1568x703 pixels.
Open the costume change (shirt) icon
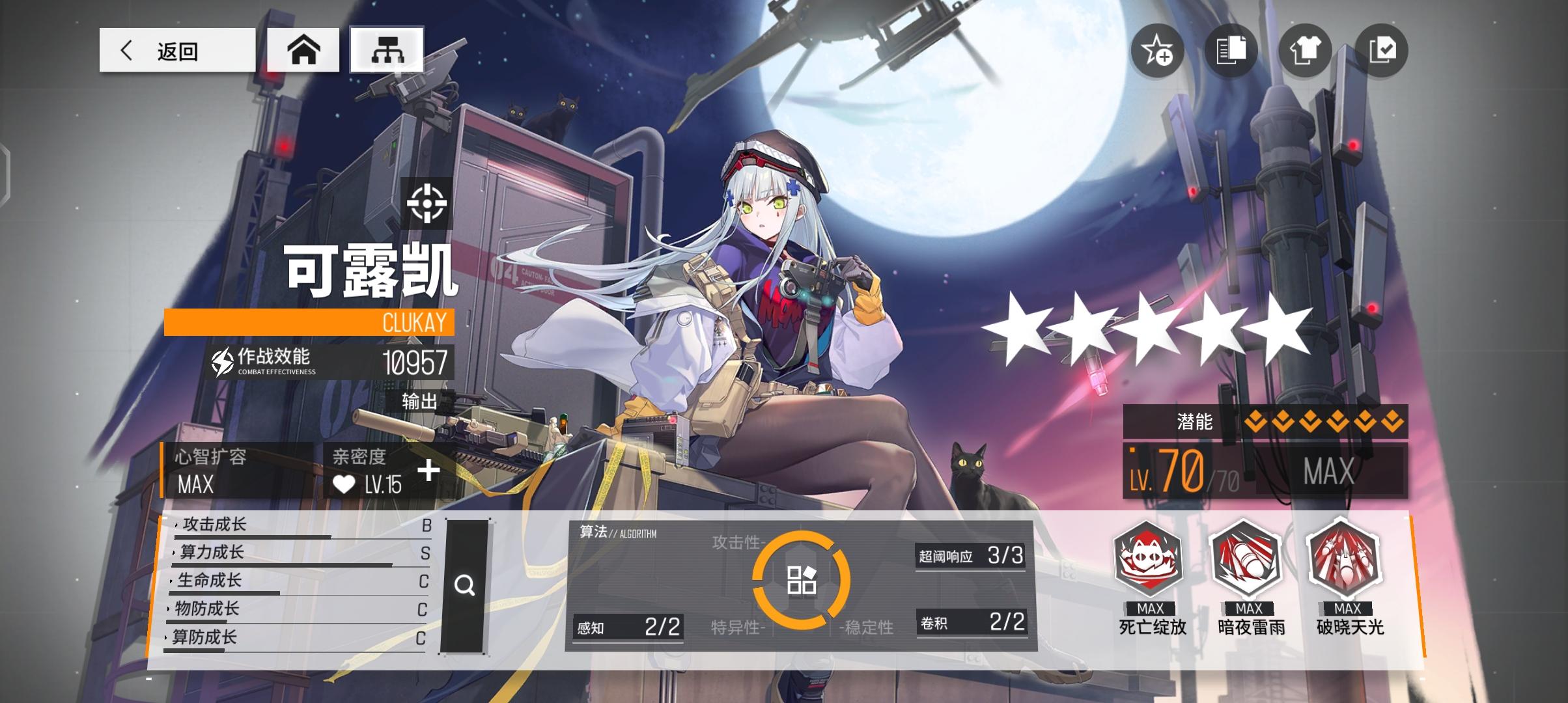(x=1305, y=51)
